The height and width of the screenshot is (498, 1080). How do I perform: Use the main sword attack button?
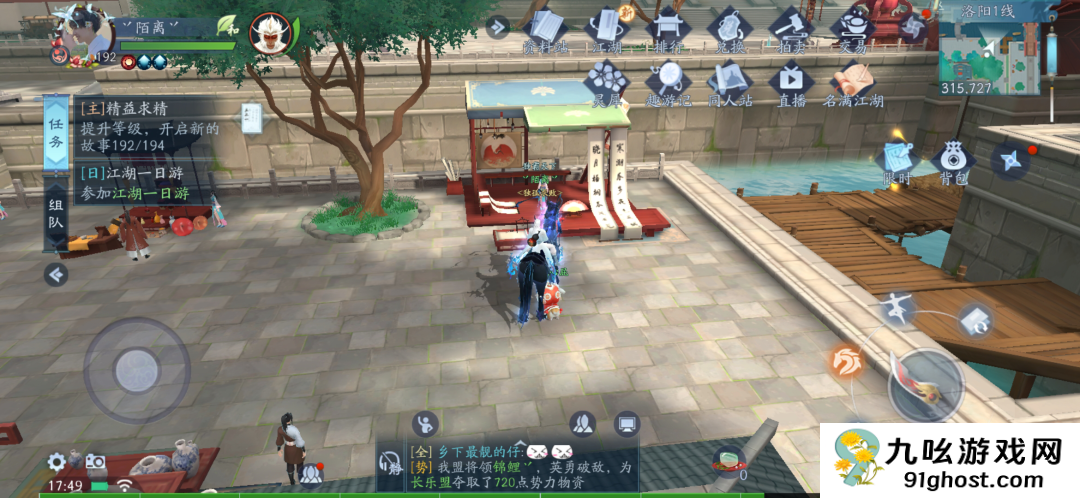pyautogui.click(x=926, y=385)
